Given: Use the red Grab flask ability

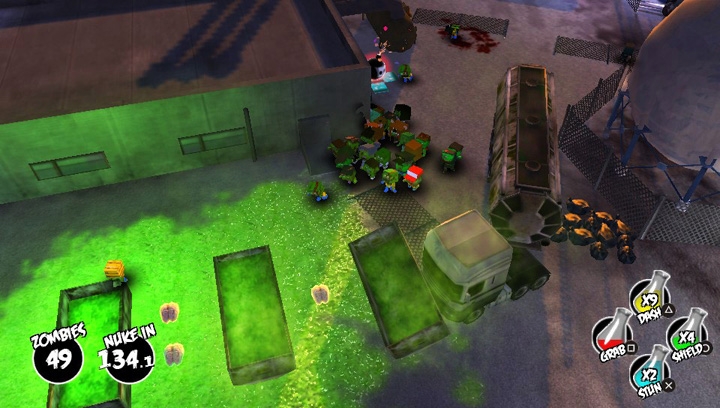Looking at the screenshot, I should [612, 334].
